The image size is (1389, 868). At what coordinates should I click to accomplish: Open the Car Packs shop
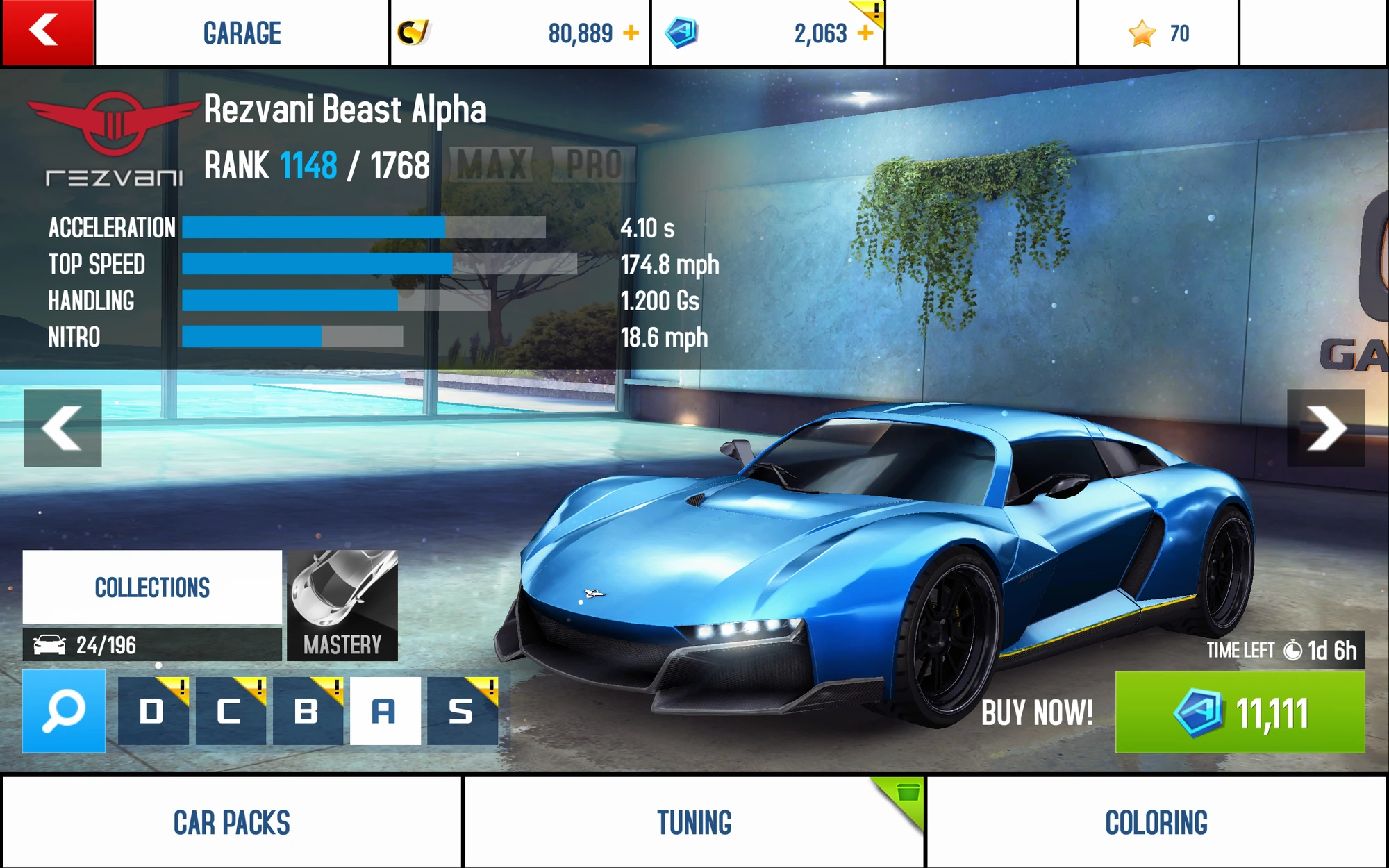coord(232,822)
